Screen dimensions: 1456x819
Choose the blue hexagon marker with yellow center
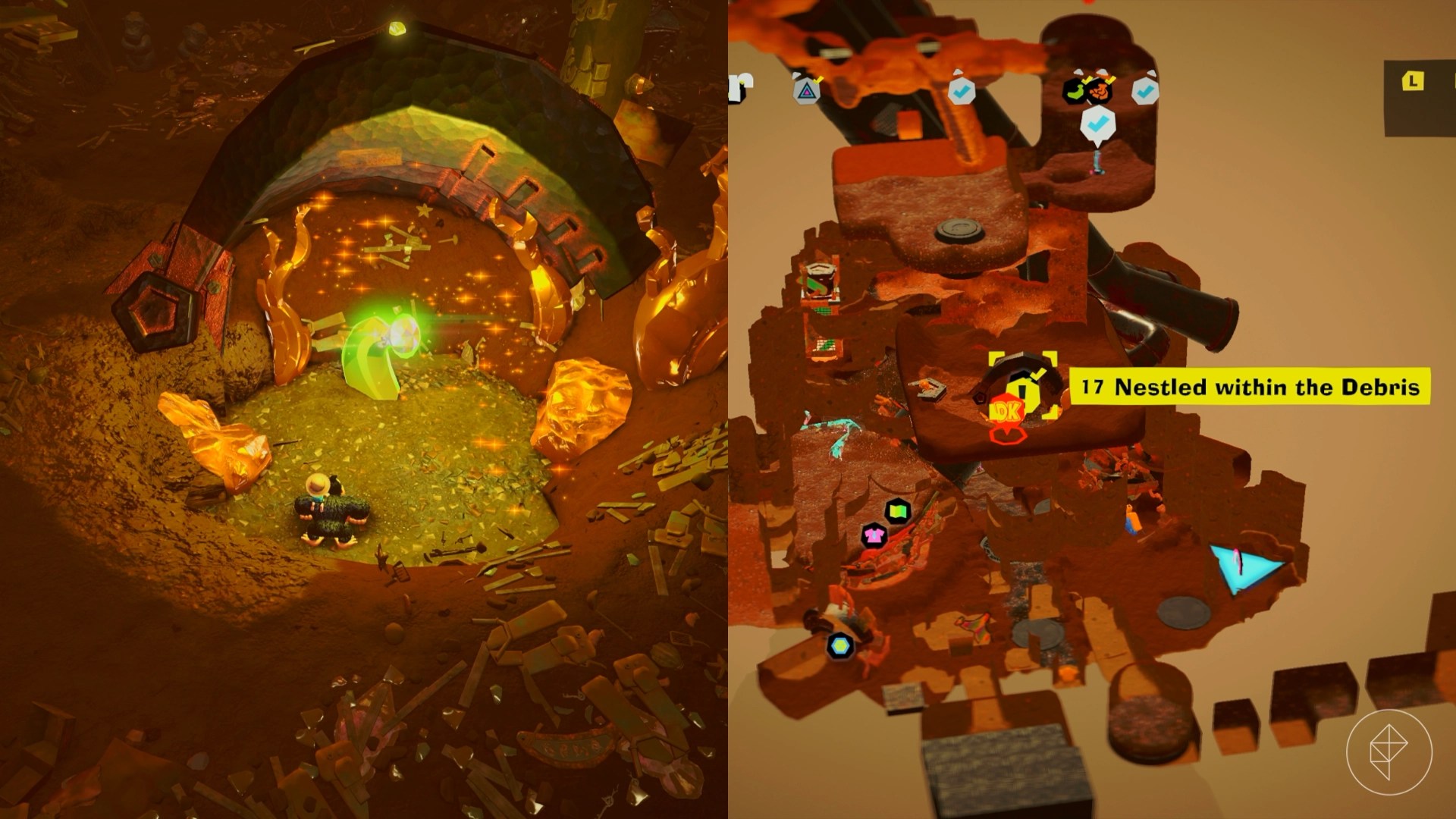point(839,646)
